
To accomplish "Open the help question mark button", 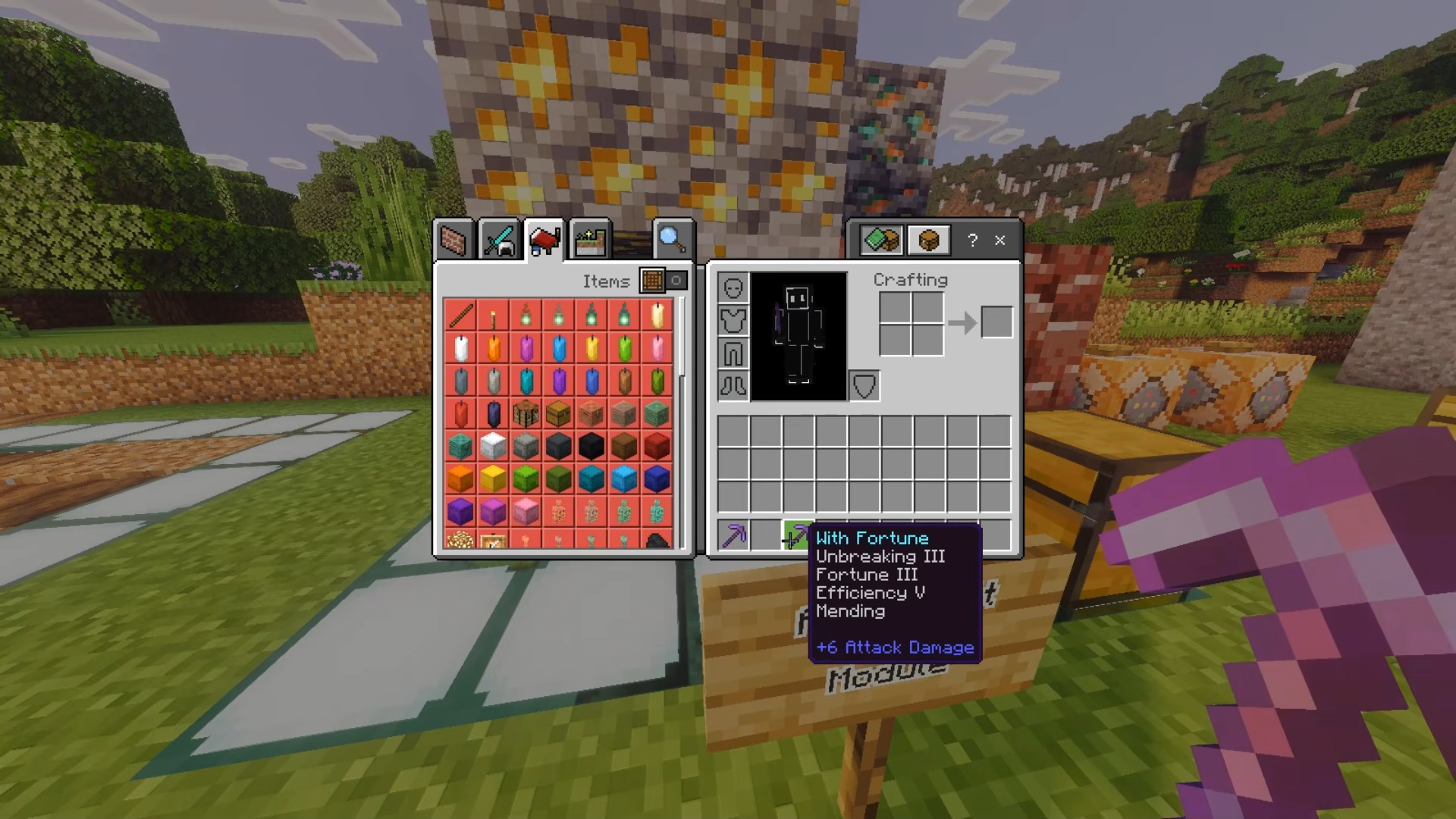I will 973,240.
